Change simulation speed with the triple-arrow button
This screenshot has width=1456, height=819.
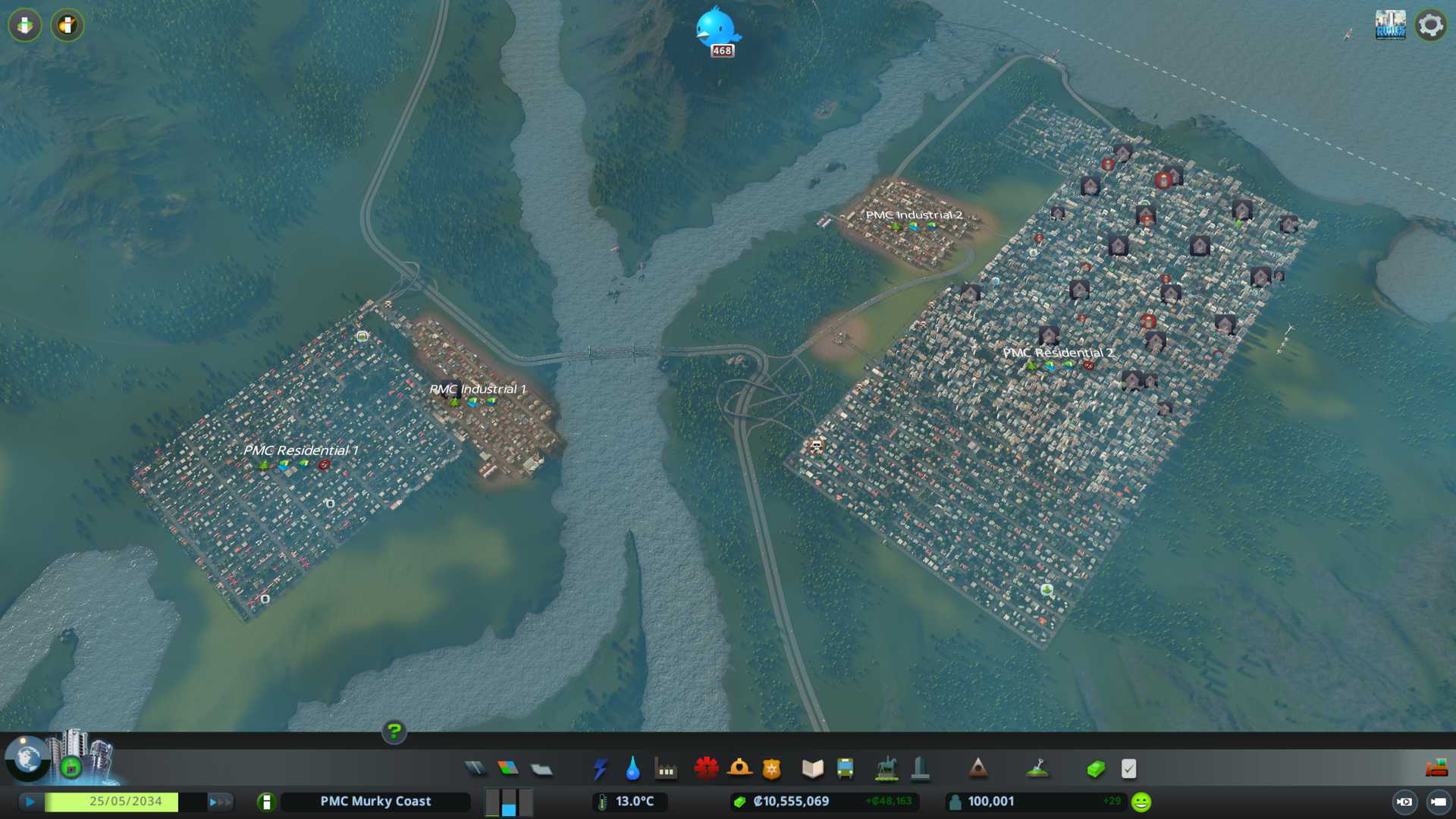219,802
